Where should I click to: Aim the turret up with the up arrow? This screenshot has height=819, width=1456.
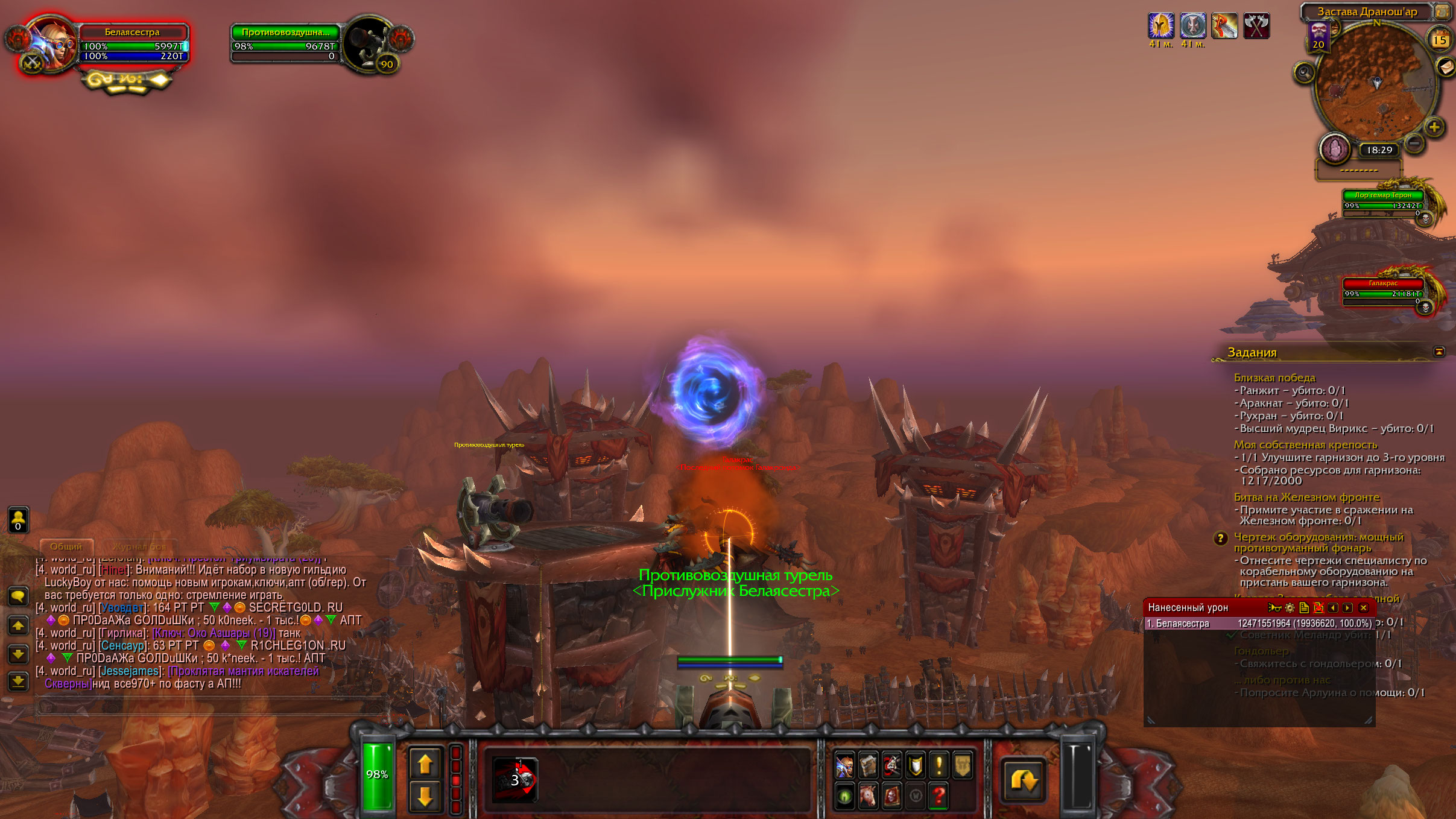point(425,764)
